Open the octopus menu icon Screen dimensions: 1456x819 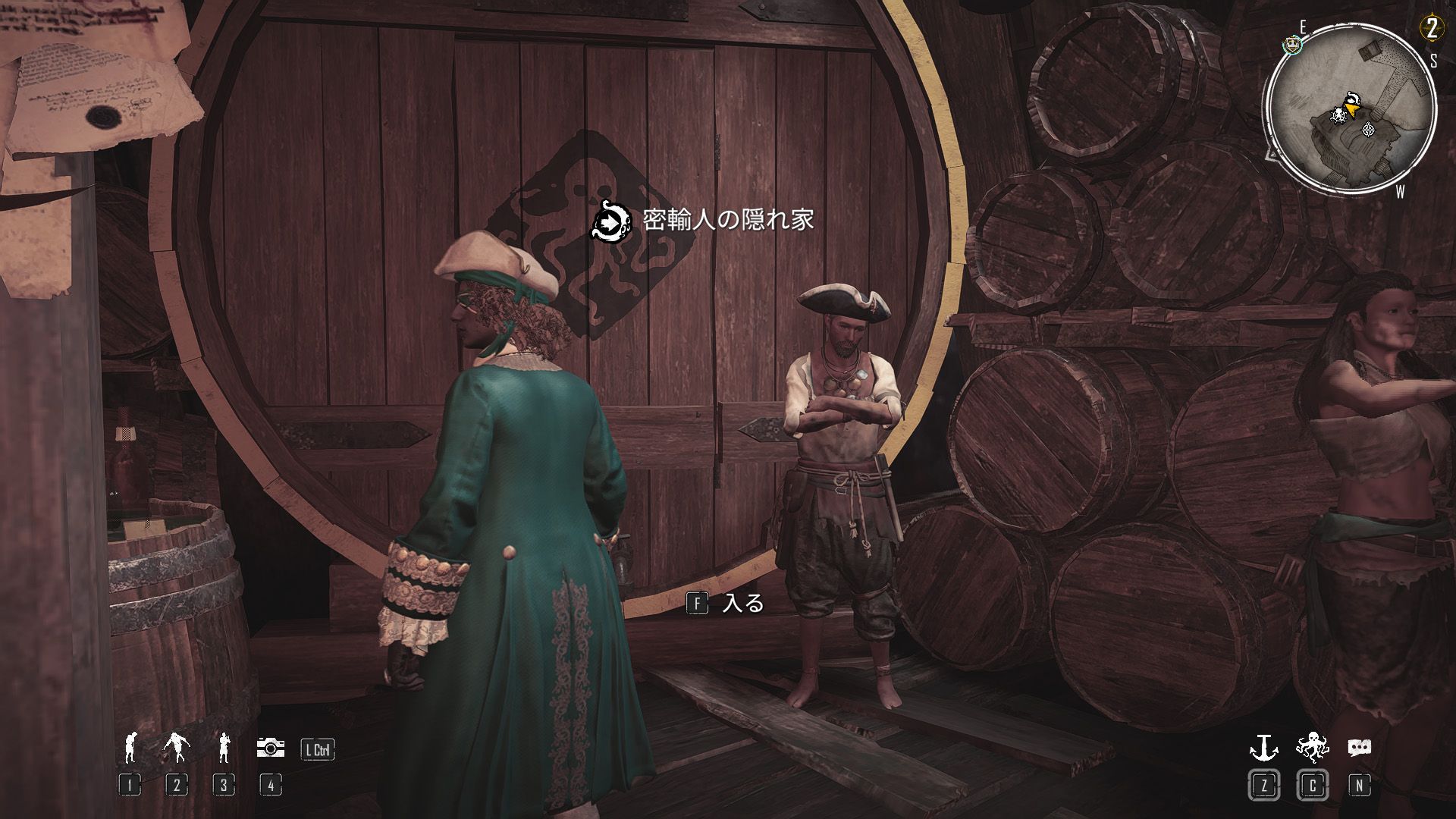tap(1312, 748)
